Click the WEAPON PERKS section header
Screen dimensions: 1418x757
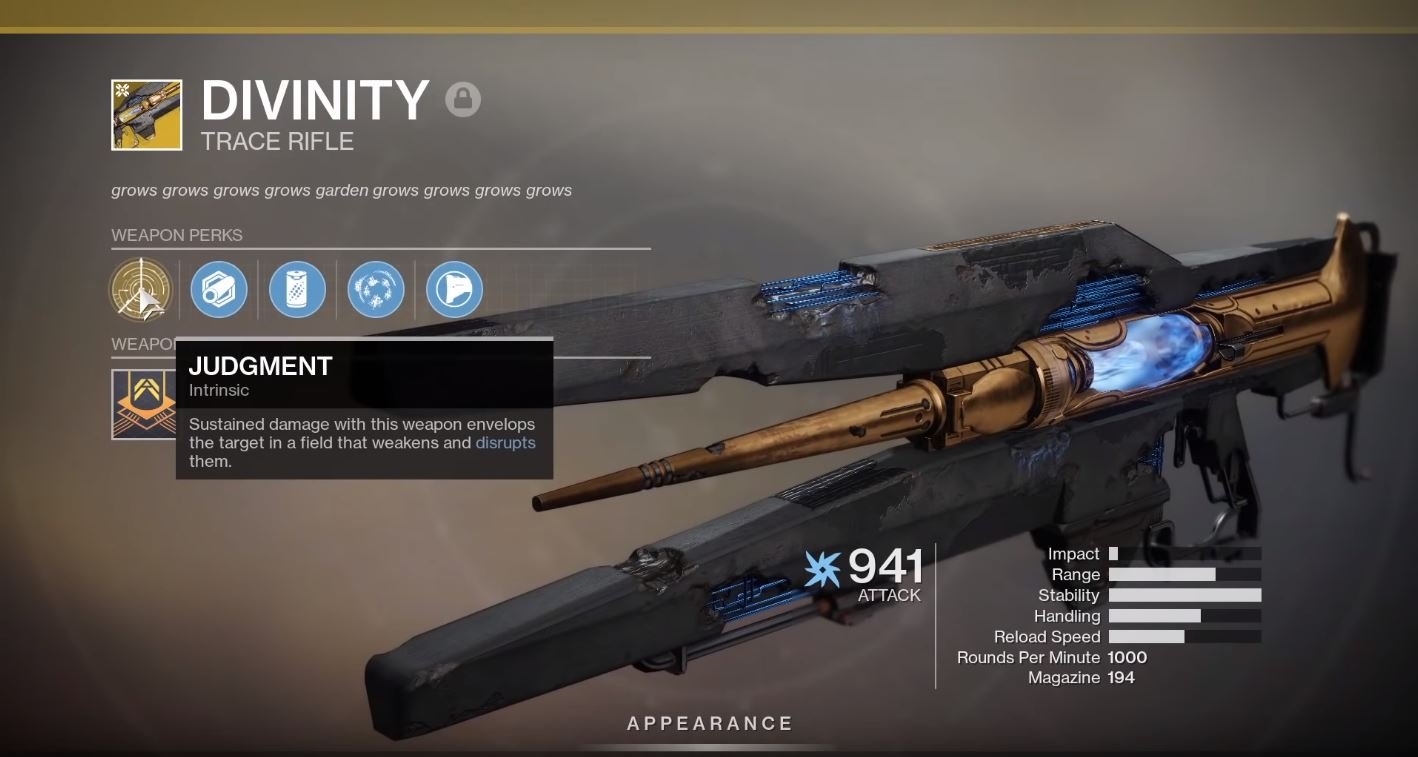pos(177,235)
